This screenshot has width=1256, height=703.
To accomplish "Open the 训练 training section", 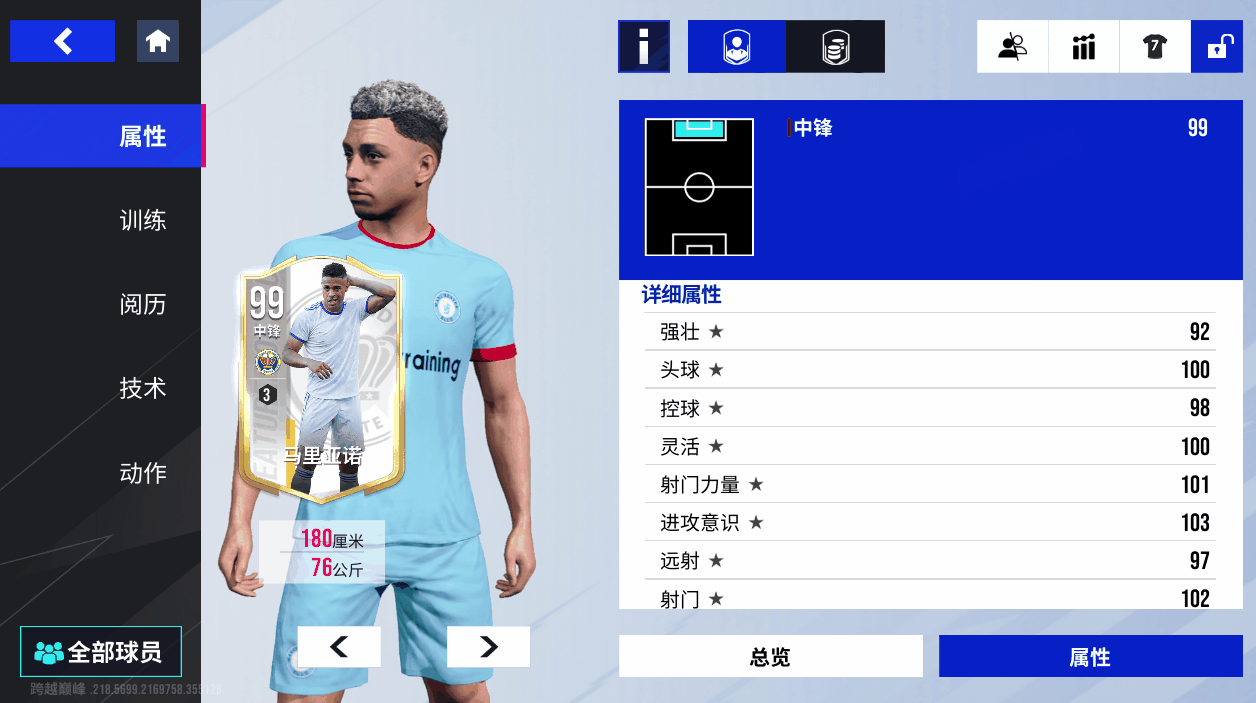I will (142, 220).
